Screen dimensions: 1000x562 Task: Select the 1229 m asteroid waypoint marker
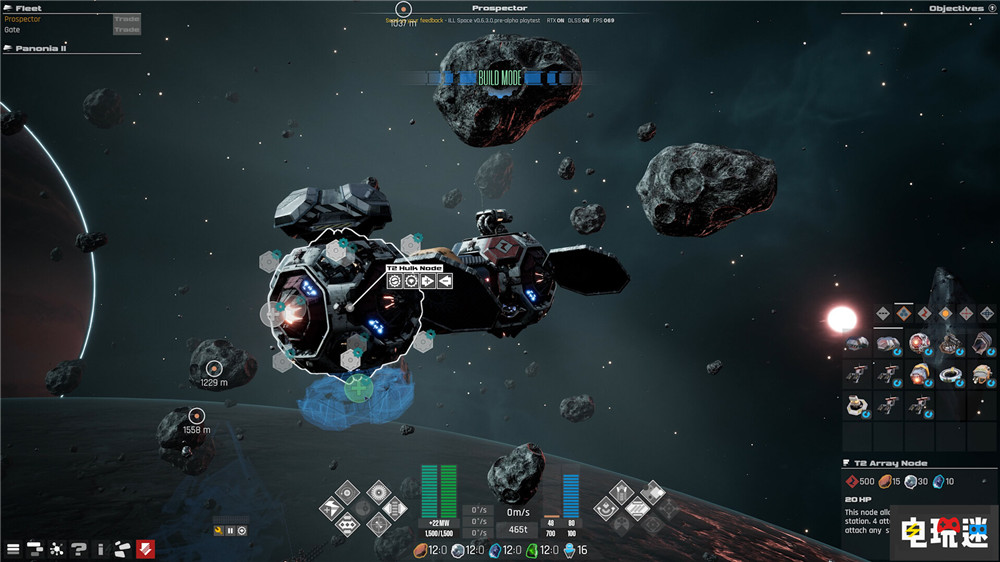point(213,369)
